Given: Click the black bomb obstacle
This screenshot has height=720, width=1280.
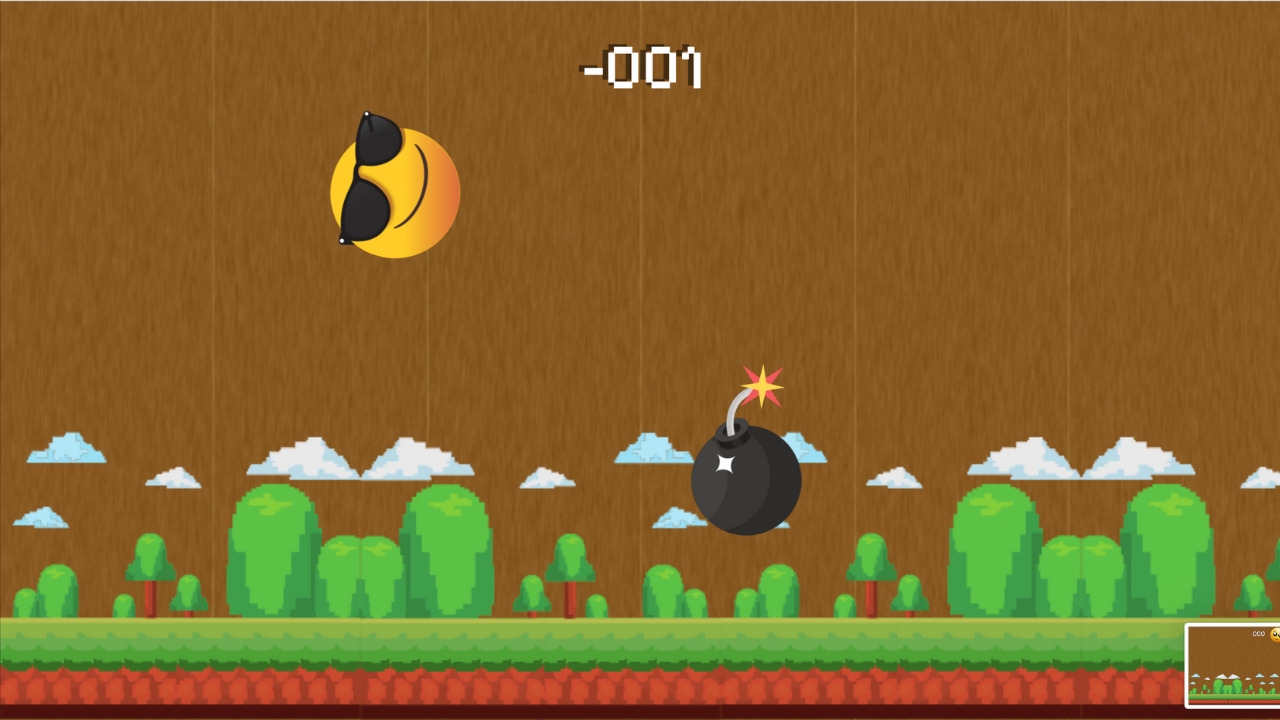Looking at the screenshot, I should [x=745, y=480].
